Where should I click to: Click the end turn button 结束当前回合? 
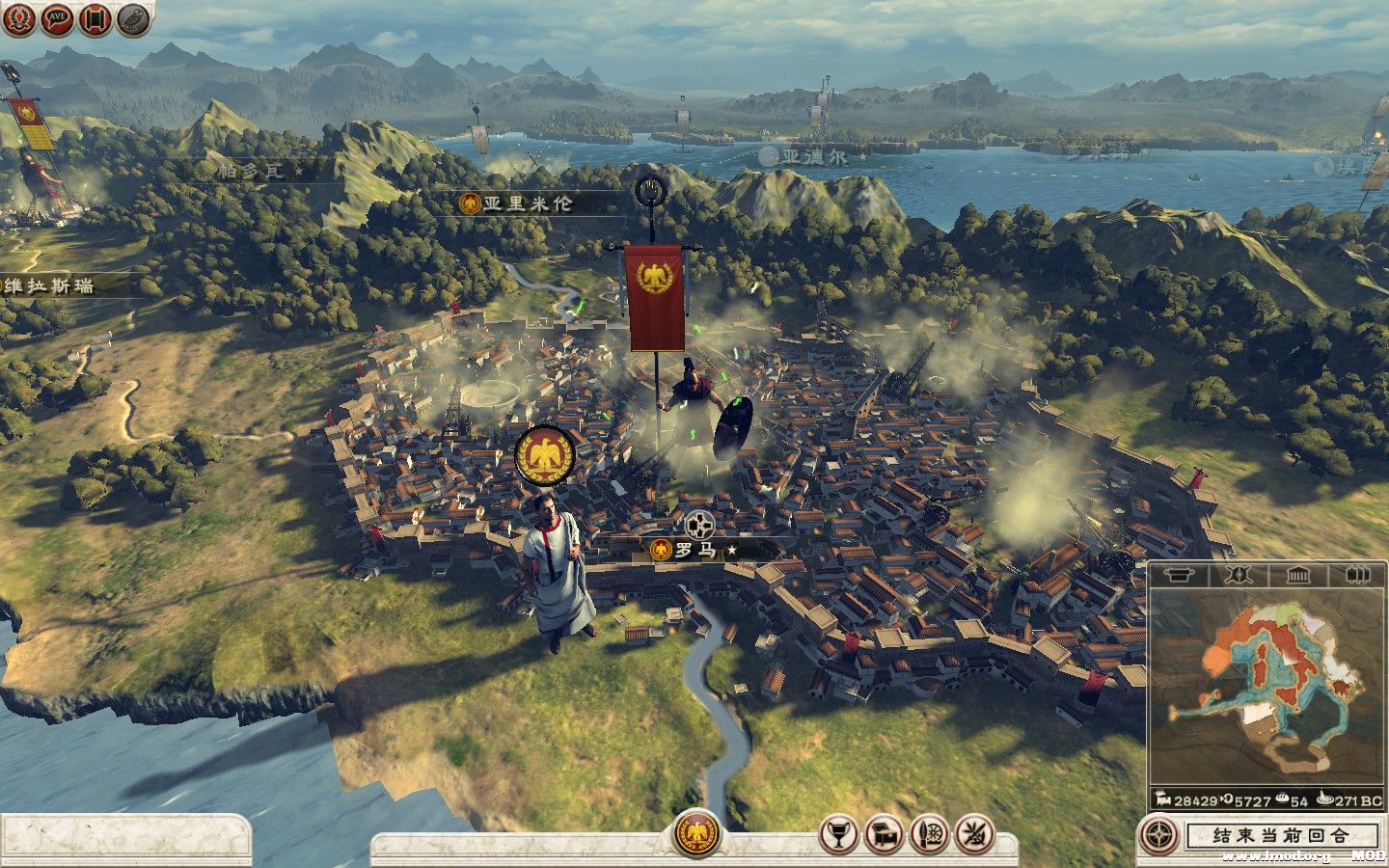click(1282, 835)
